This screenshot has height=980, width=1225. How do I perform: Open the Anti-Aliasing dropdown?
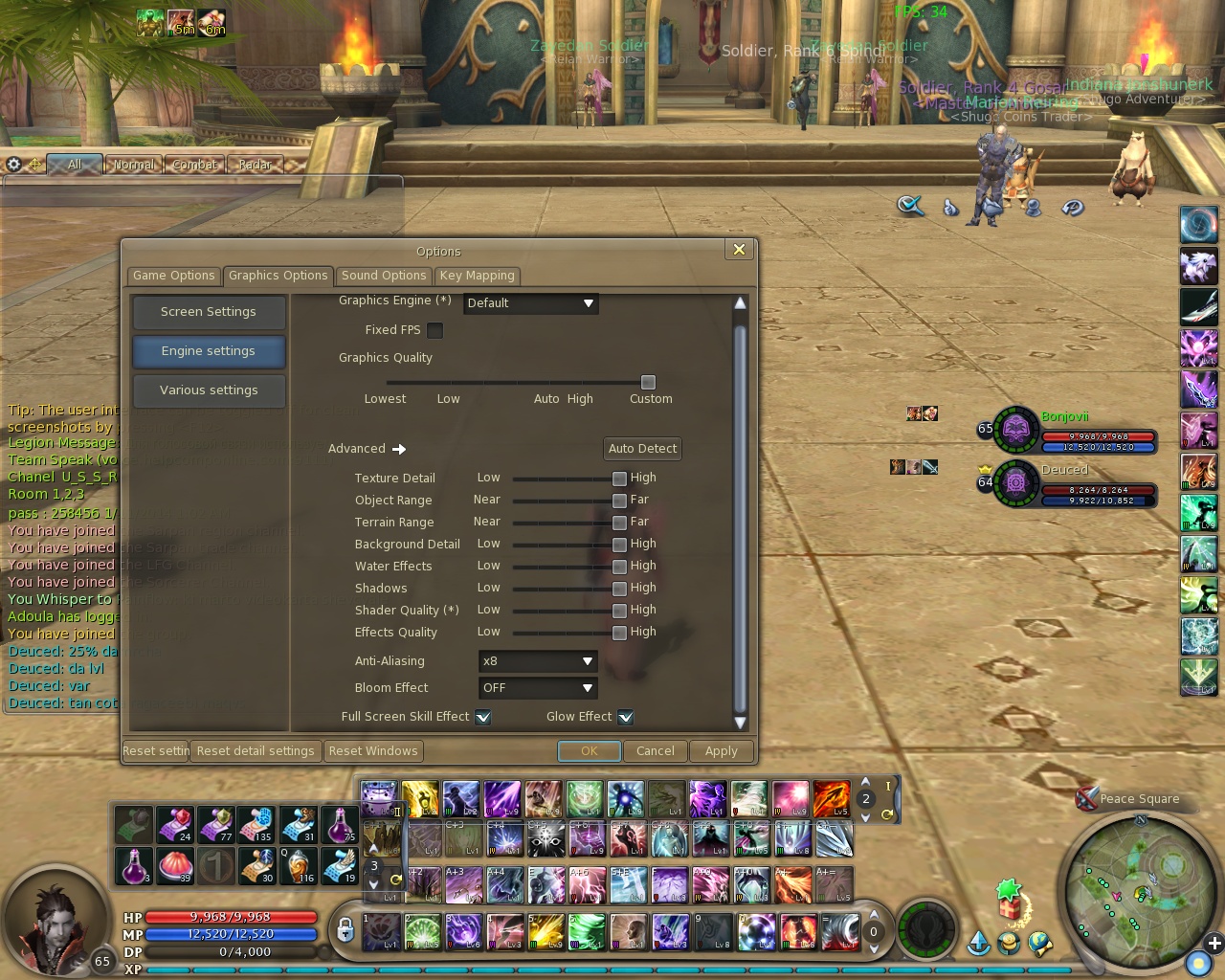[x=538, y=661]
